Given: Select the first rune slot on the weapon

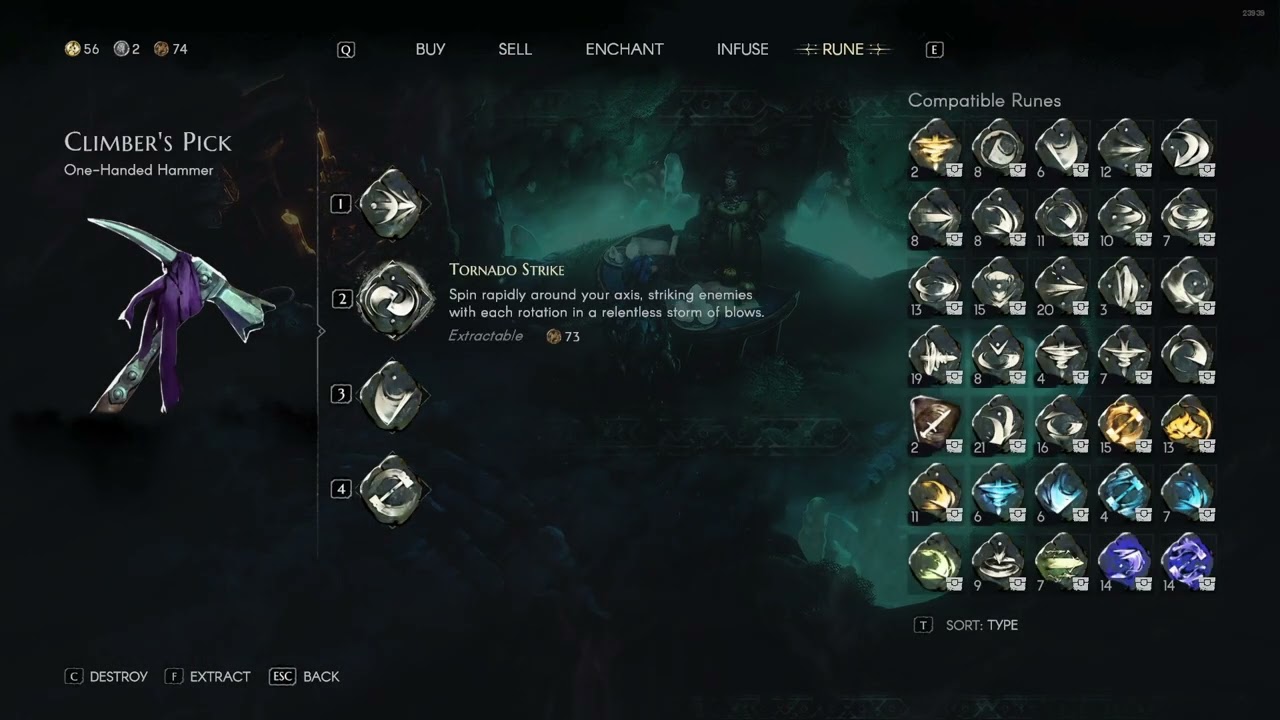Looking at the screenshot, I should pos(391,204).
